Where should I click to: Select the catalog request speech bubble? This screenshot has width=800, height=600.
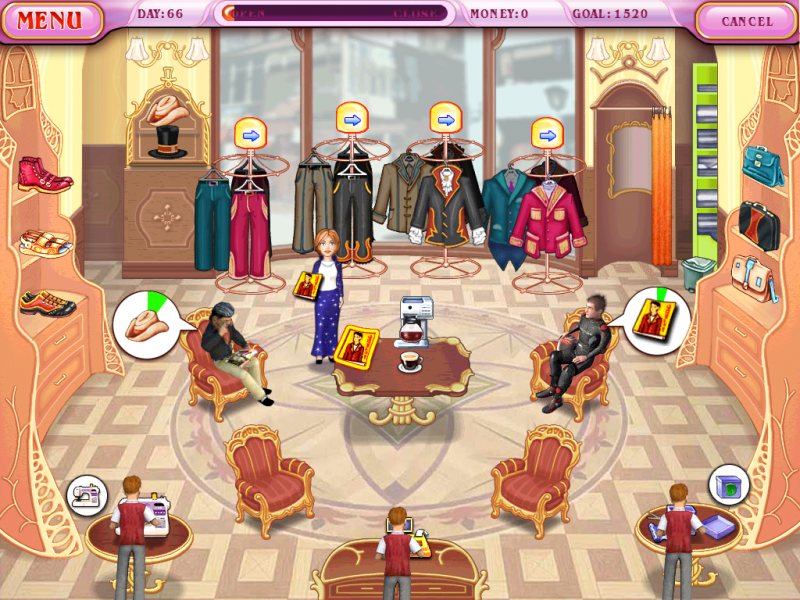pyautogui.click(x=655, y=320)
